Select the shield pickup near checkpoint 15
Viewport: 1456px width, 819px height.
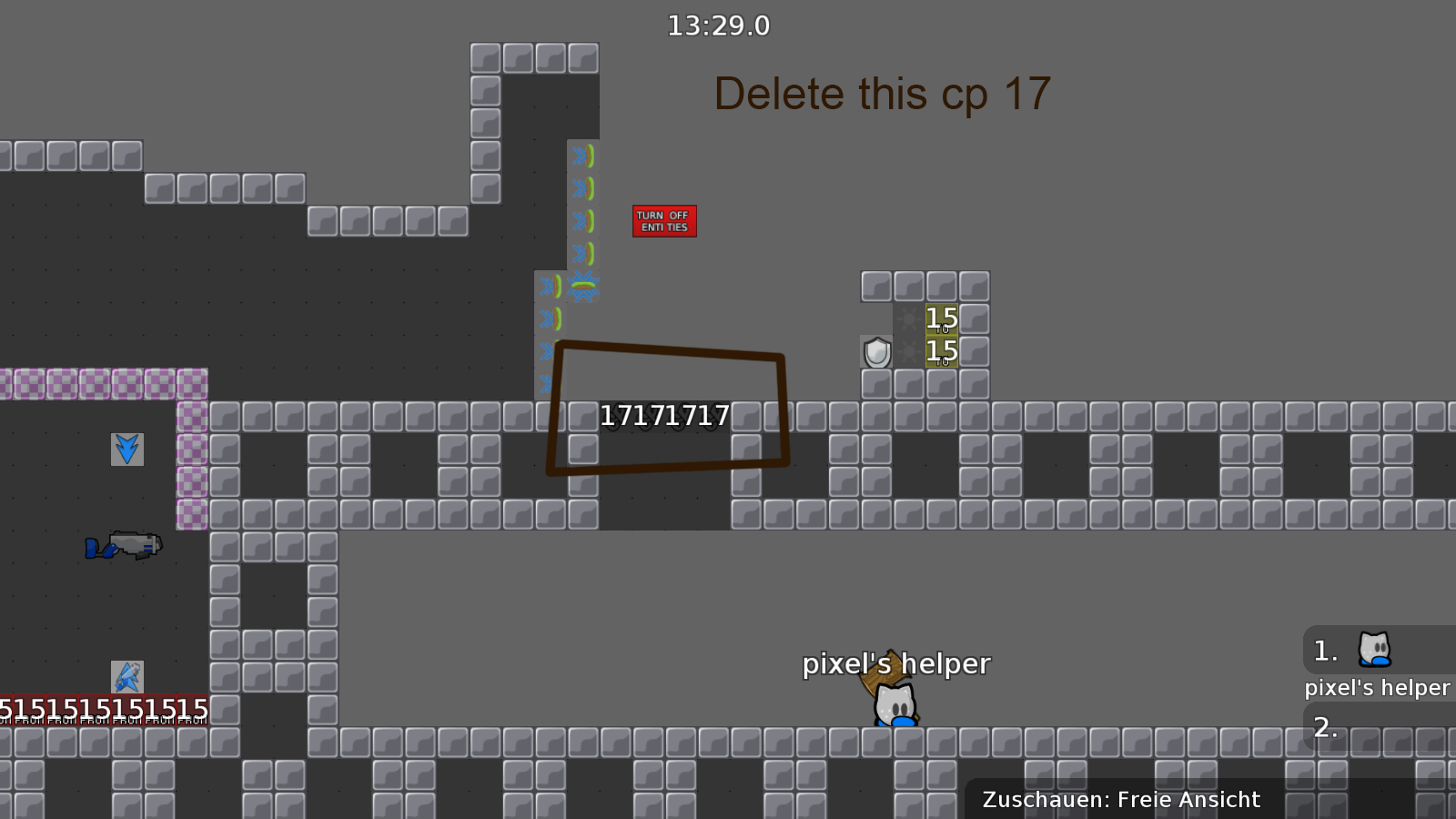(x=876, y=353)
